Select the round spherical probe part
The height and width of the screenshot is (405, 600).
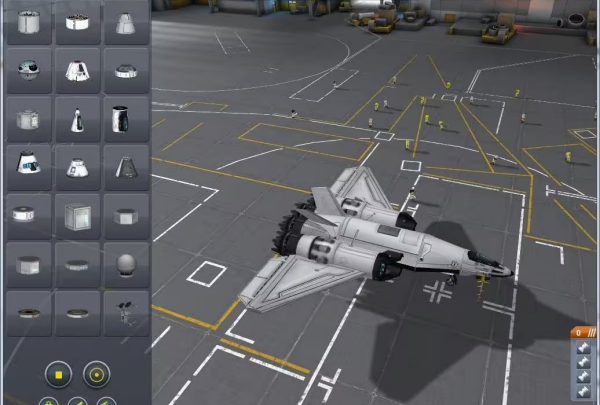(28, 71)
